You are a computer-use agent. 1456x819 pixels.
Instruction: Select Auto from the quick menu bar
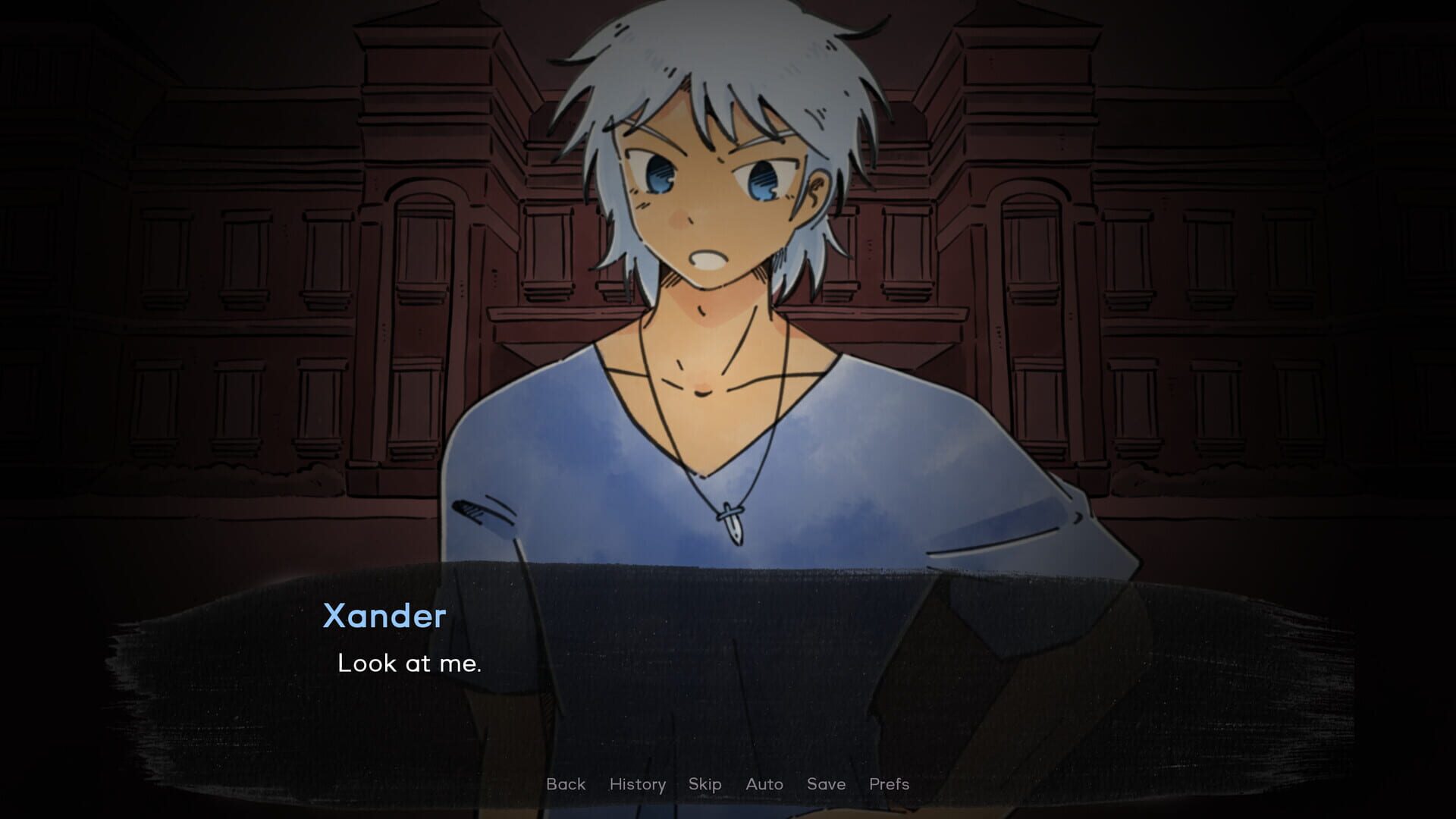click(x=764, y=784)
